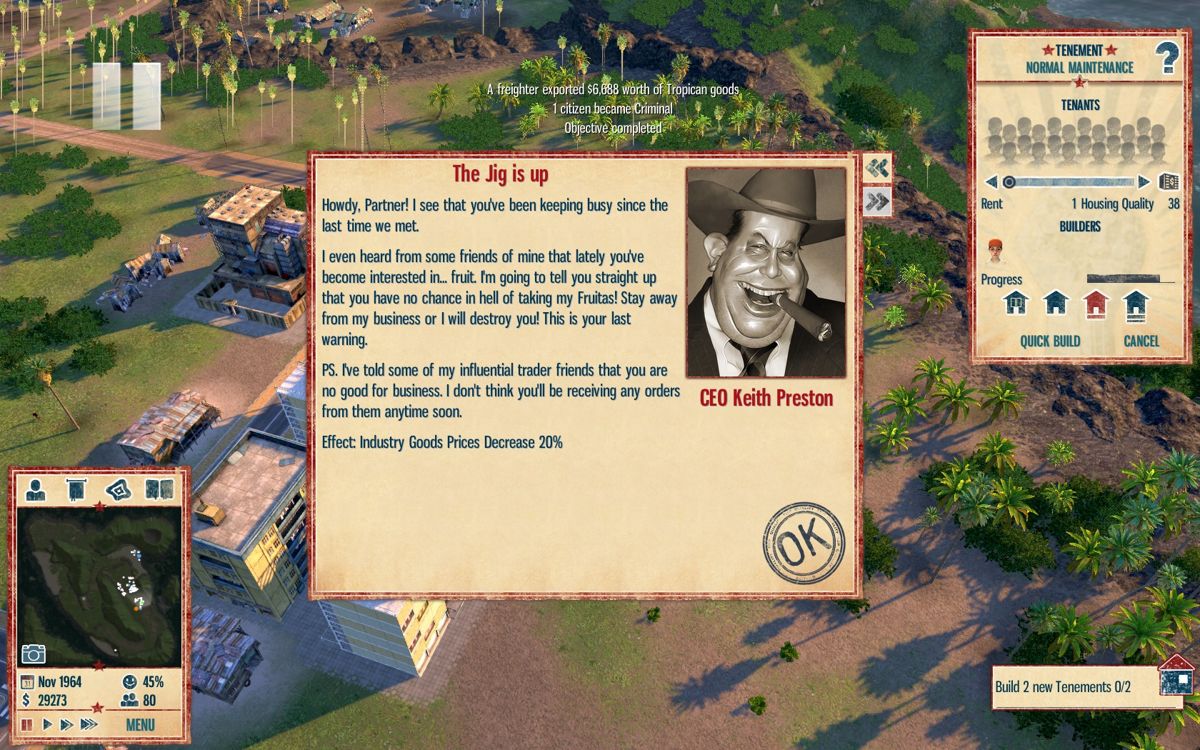Cancel the tenement construction

[1141, 341]
